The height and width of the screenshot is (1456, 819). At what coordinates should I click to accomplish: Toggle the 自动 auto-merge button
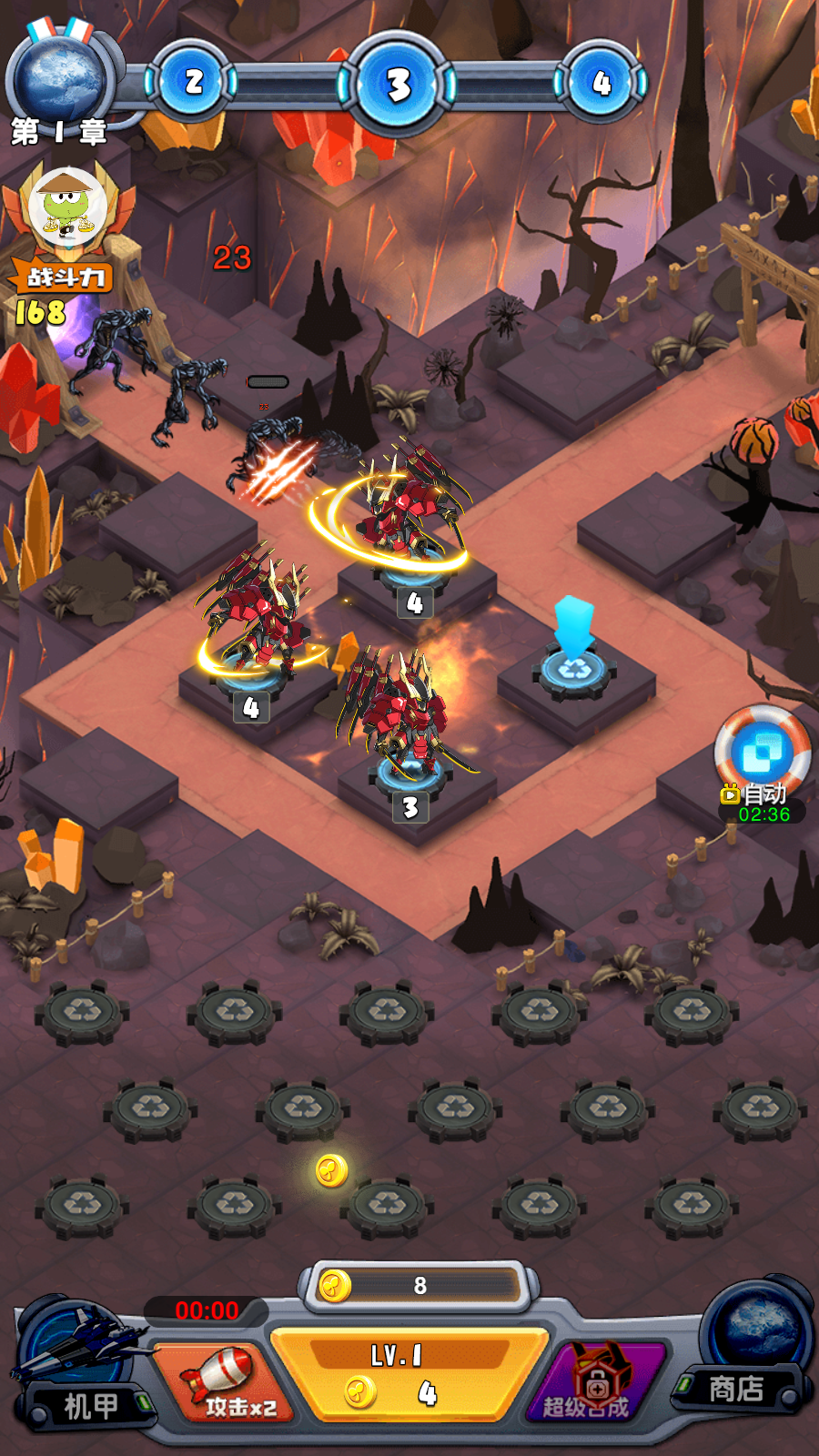(763, 755)
